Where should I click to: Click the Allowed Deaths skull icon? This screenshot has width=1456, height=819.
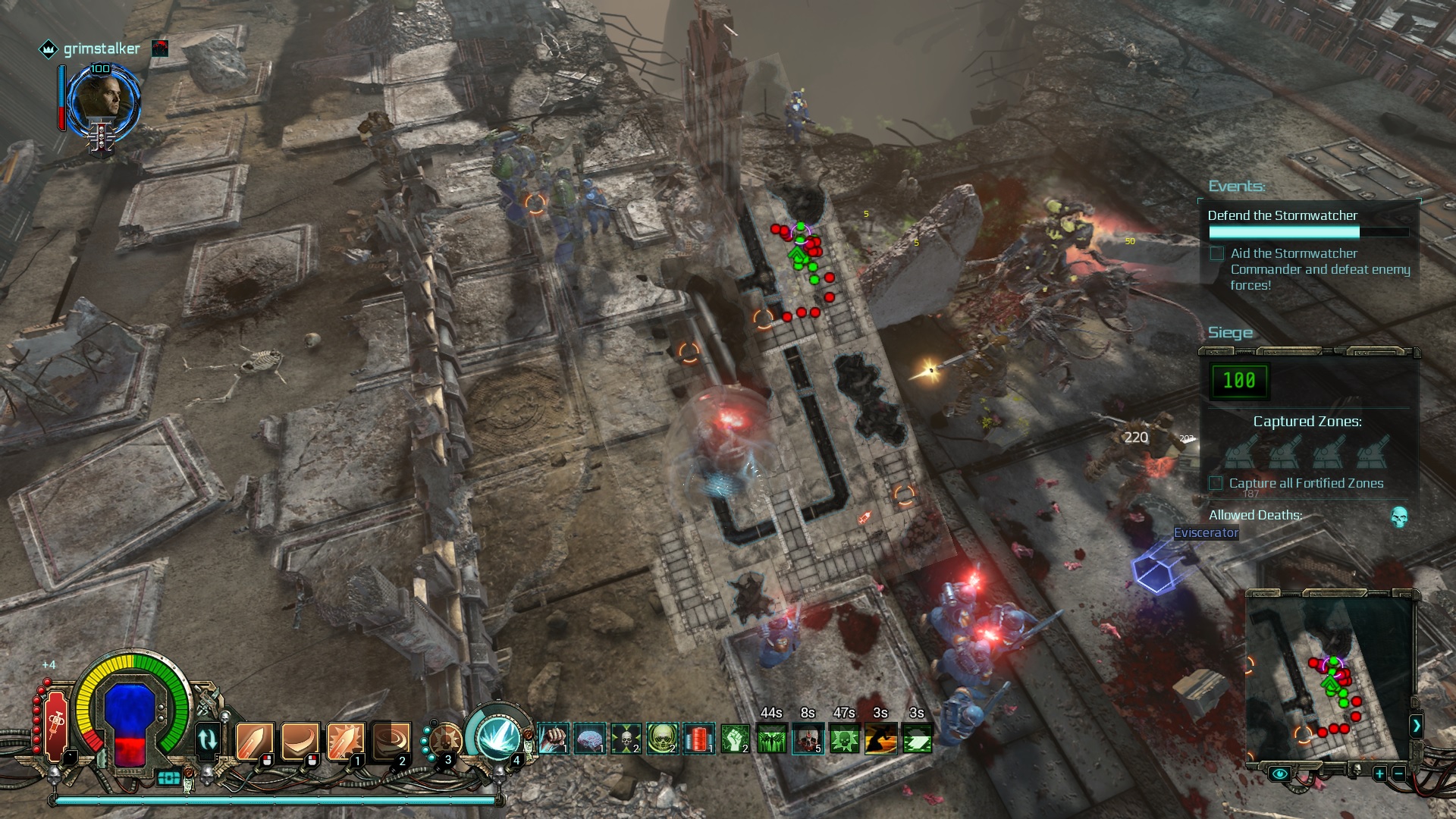point(1399,517)
